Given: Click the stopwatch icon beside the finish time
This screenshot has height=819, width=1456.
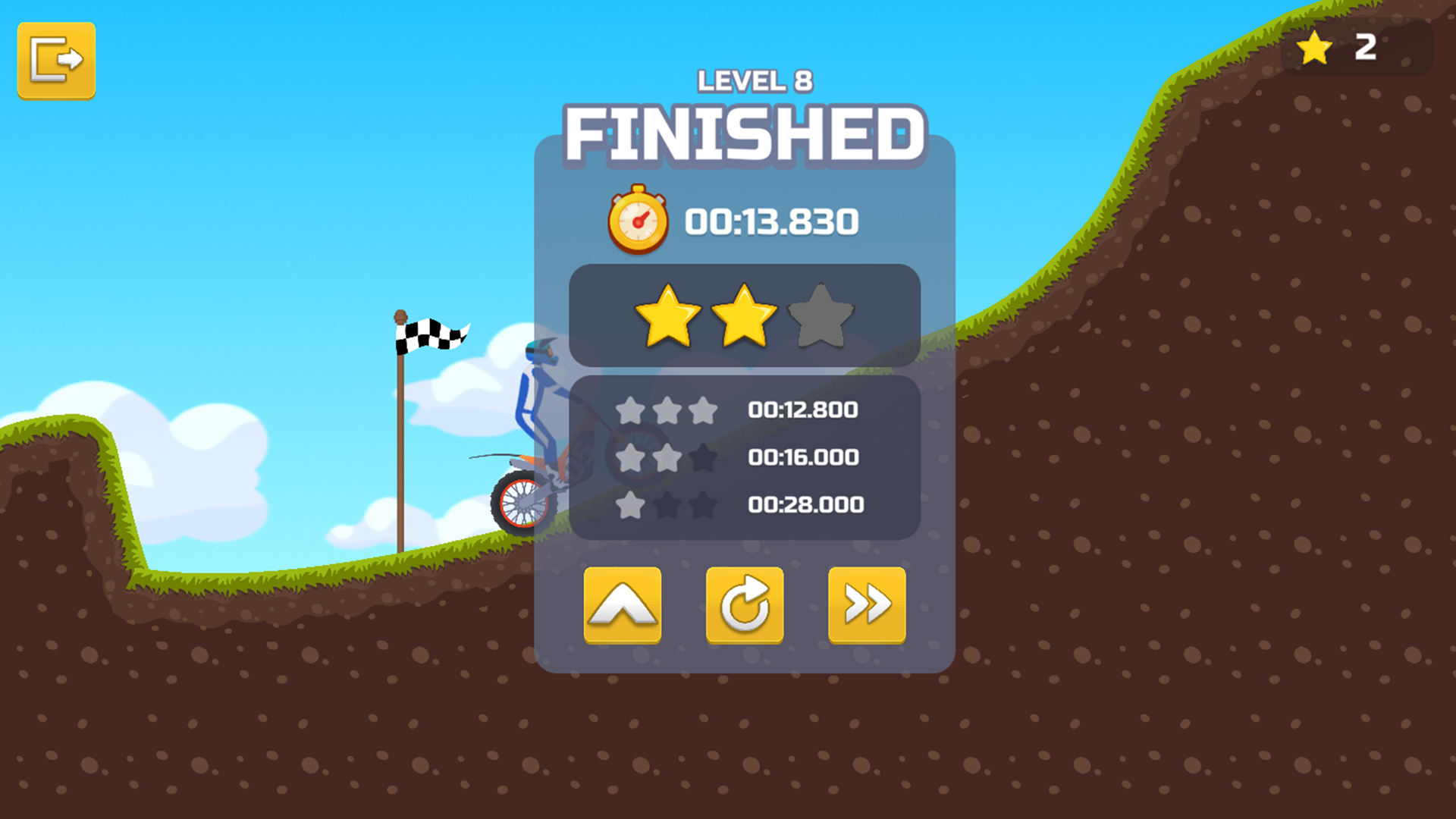Looking at the screenshot, I should pyautogui.click(x=638, y=221).
